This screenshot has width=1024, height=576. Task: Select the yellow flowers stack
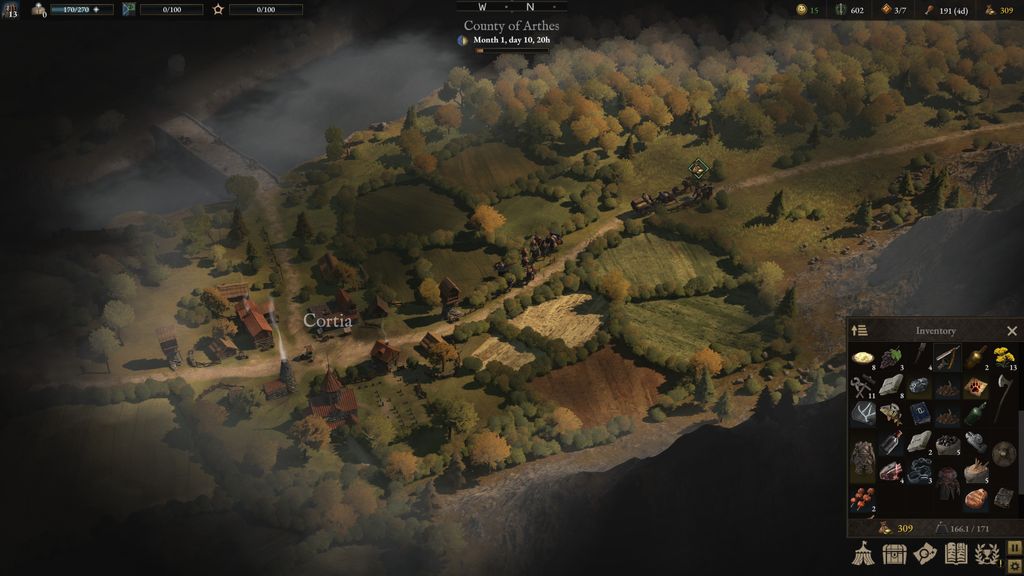pos(1003,357)
